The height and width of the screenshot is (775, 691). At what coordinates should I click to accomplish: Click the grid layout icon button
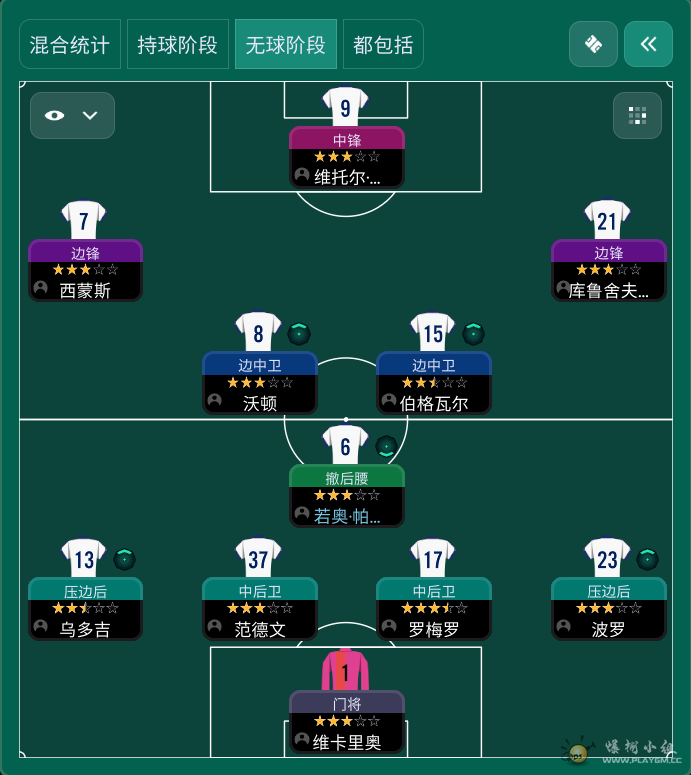pos(637,115)
